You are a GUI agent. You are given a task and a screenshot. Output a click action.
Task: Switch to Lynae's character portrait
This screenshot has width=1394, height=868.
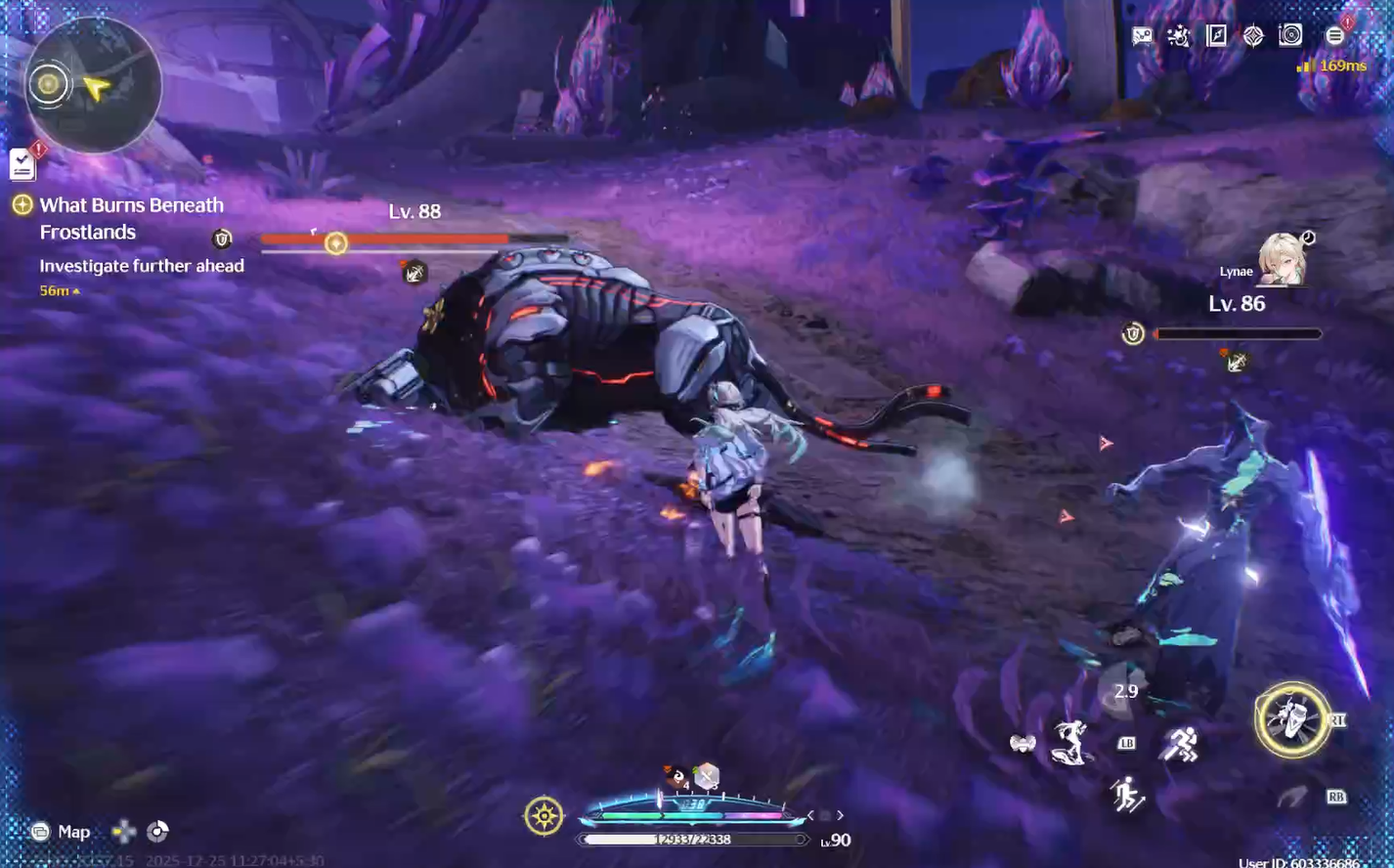coord(1280,260)
